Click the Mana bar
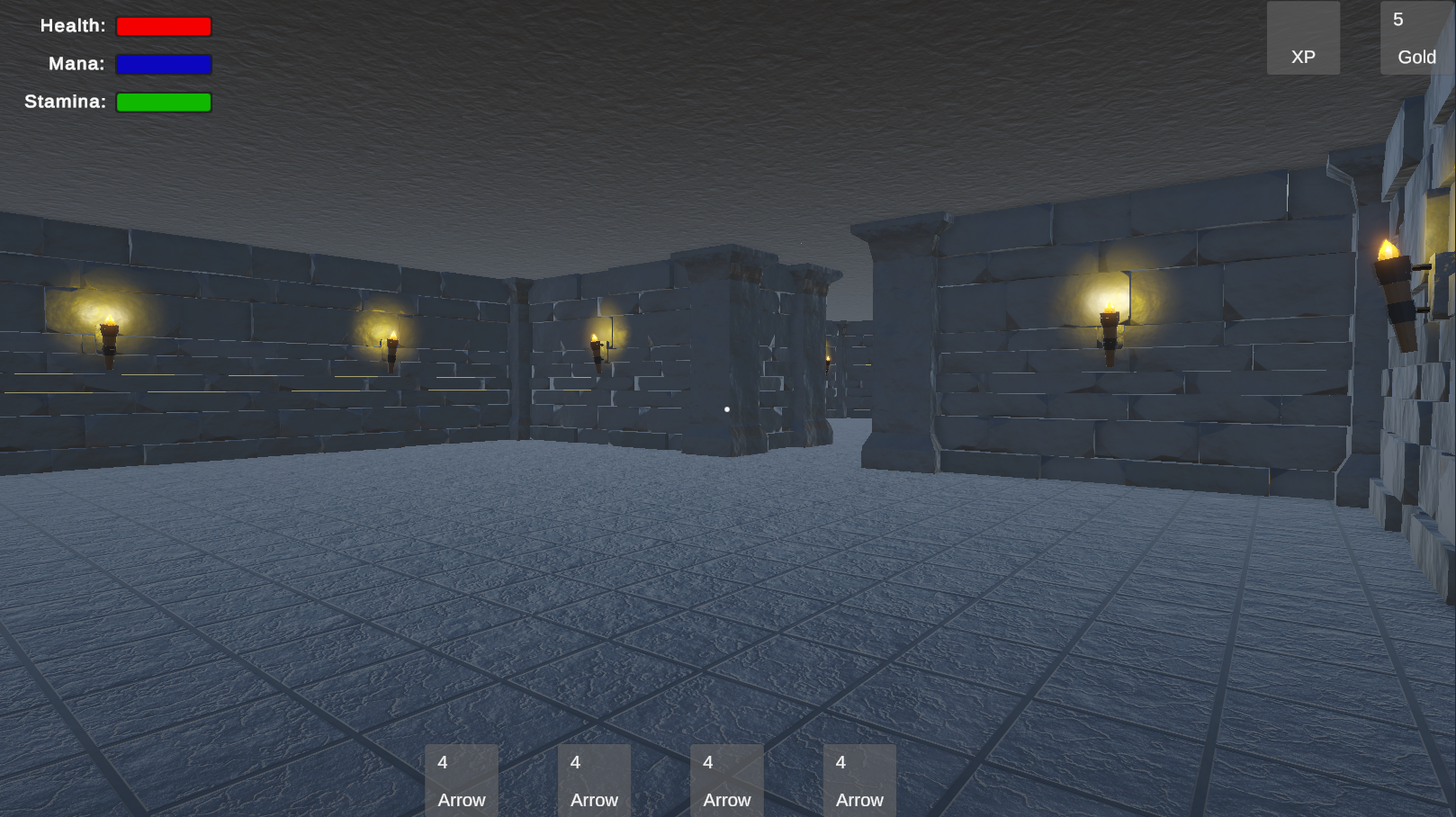1456x817 pixels. [164, 64]
